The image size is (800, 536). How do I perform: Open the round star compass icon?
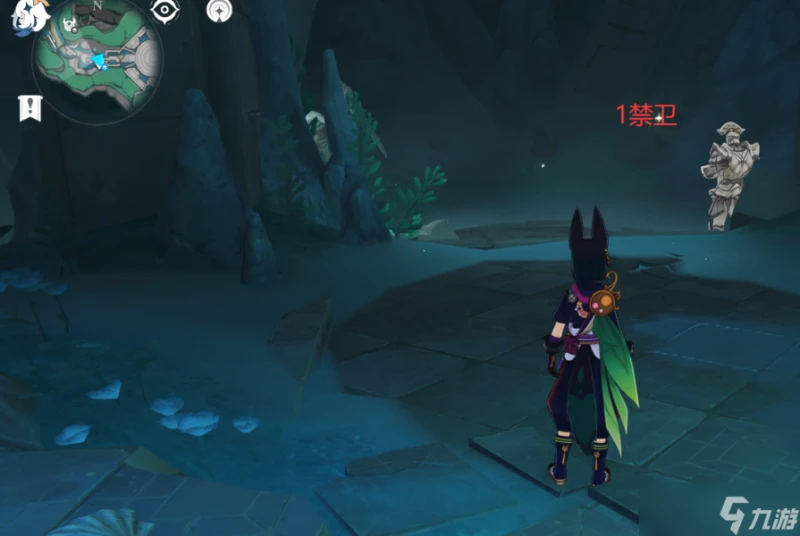(219, 11)
